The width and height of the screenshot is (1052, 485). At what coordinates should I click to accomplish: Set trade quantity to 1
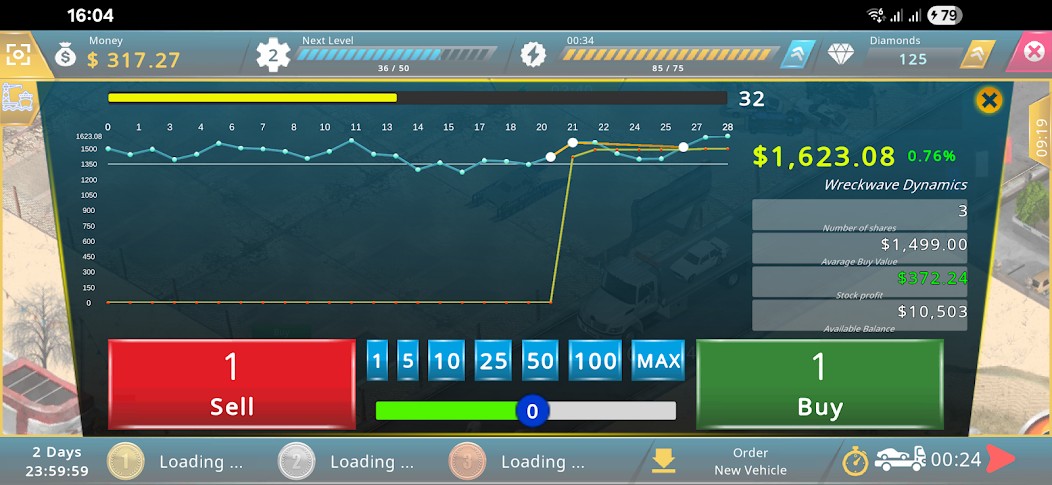[x=377, y=361]
